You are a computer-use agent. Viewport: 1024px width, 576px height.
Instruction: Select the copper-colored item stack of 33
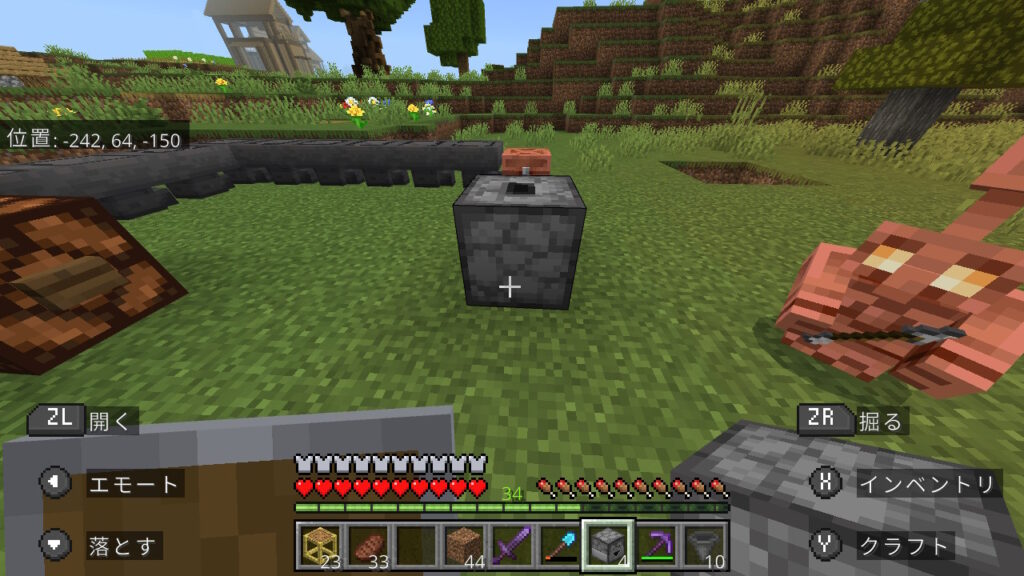point(366,546)
